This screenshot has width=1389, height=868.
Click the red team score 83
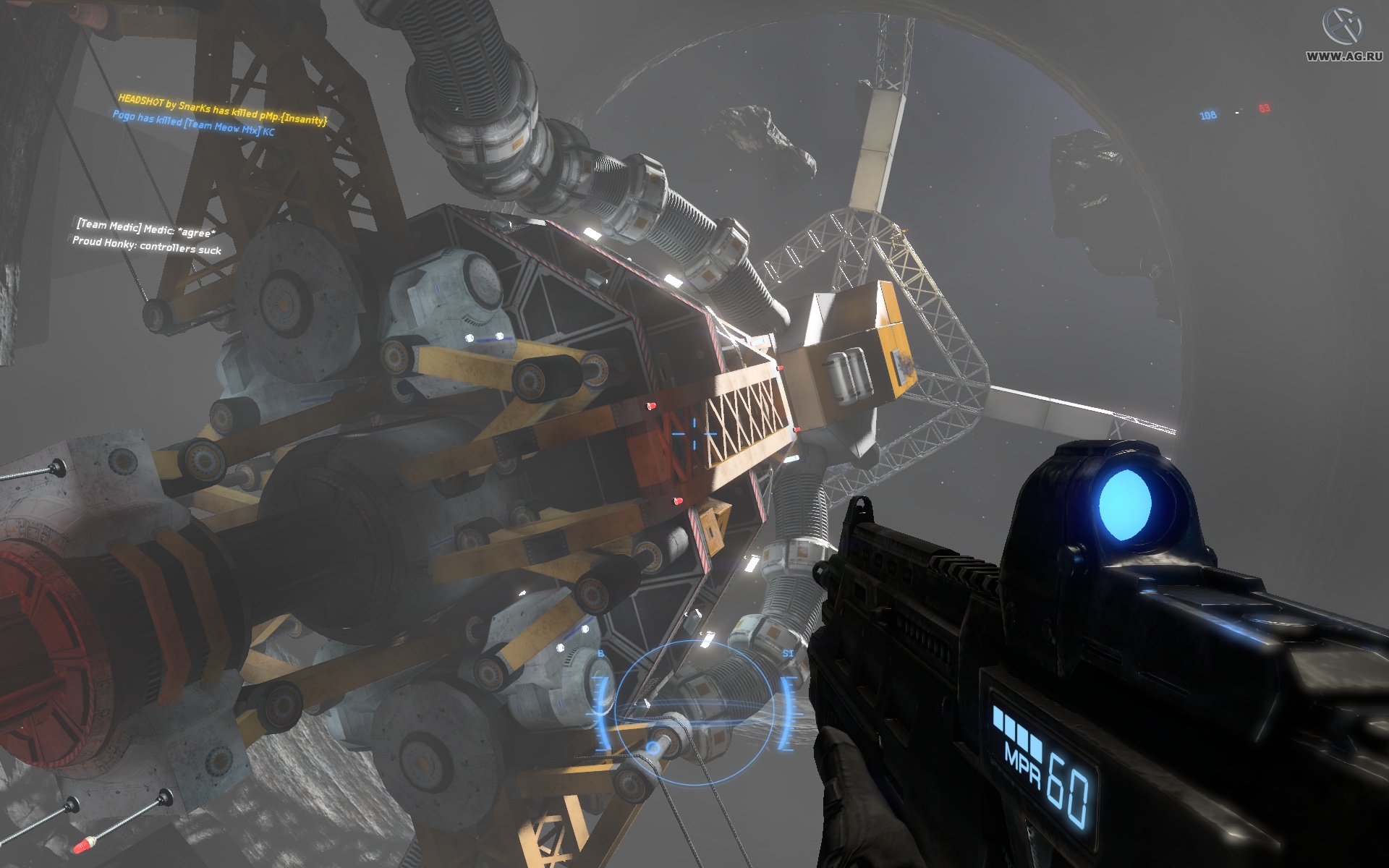[x=1265, y=109]
